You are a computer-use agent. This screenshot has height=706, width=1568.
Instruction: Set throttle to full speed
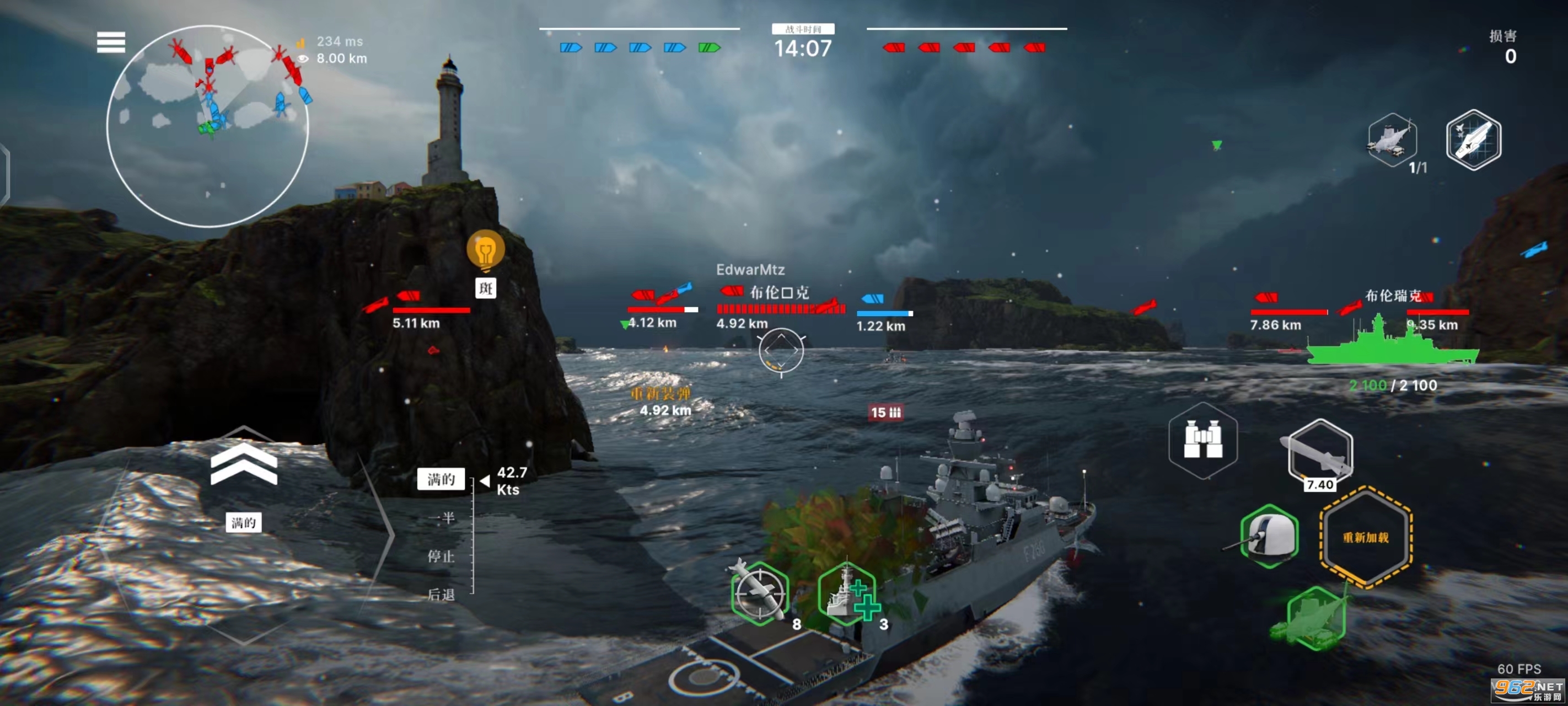(x=441, y=479)
